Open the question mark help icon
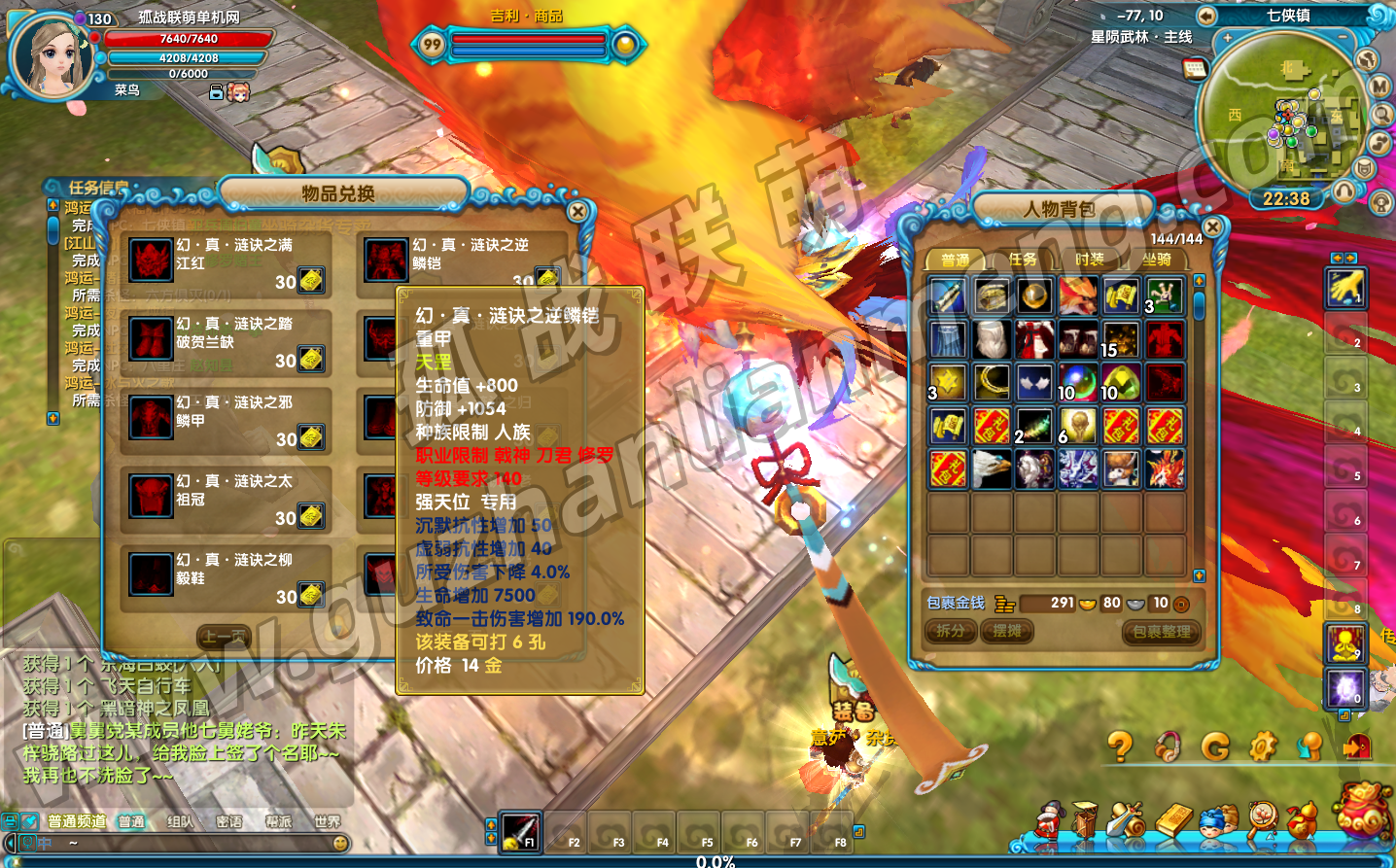Viewport: 1396px width, 868px height. 1120,746
